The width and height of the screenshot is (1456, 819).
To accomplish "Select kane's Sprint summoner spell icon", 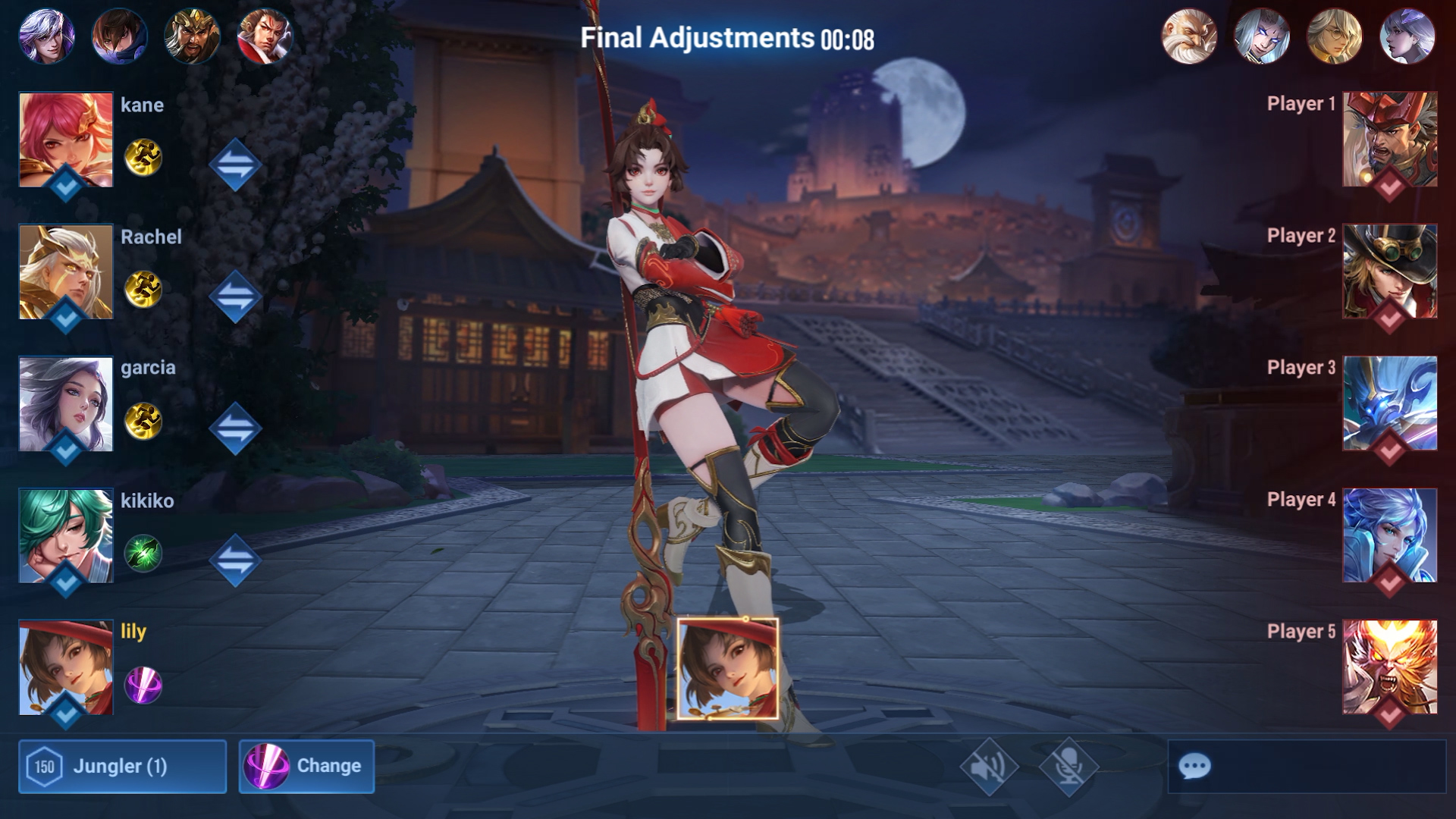I will [143, 157].
